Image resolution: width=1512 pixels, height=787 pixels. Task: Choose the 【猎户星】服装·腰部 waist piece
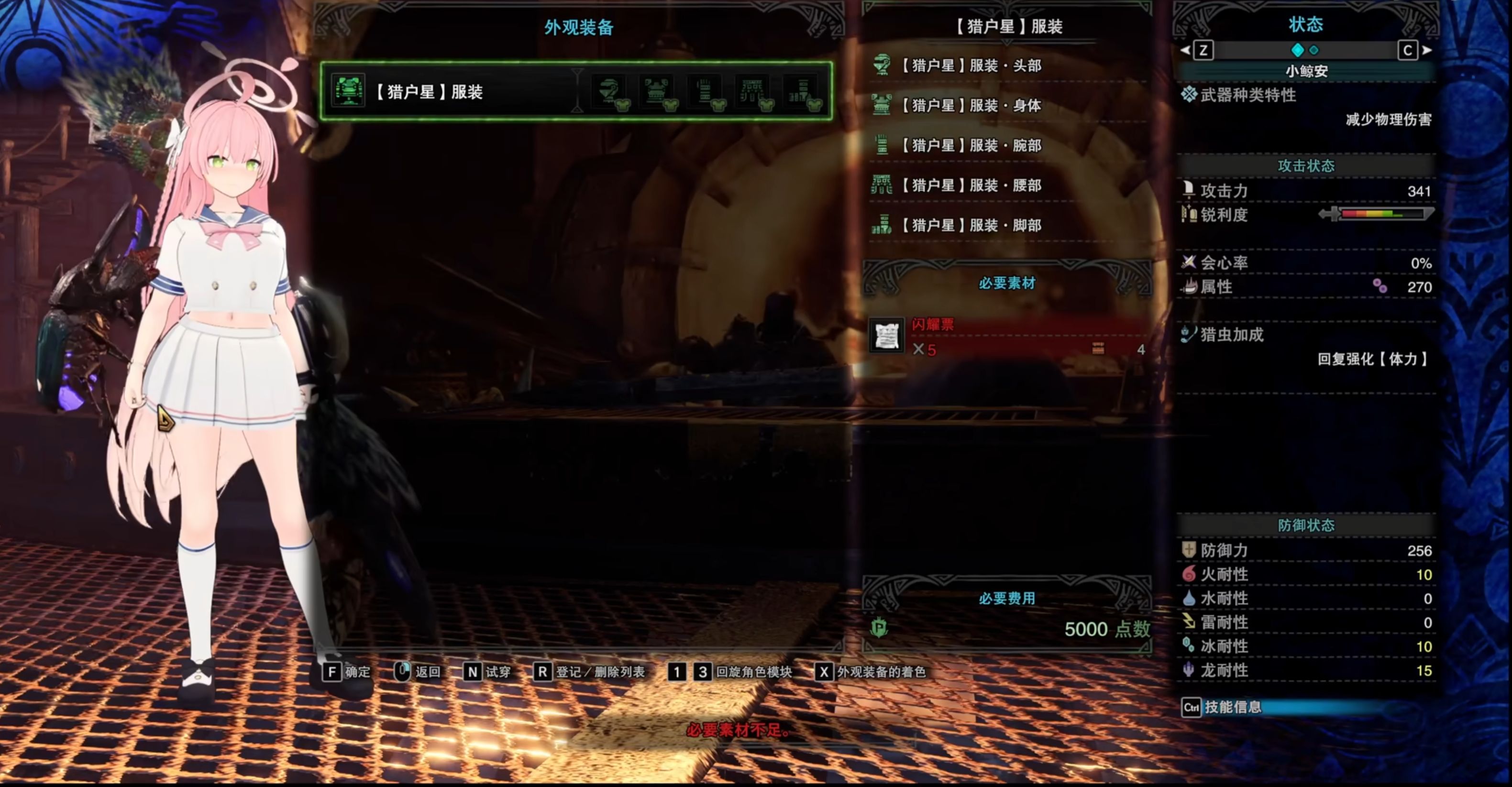(971, 186)
